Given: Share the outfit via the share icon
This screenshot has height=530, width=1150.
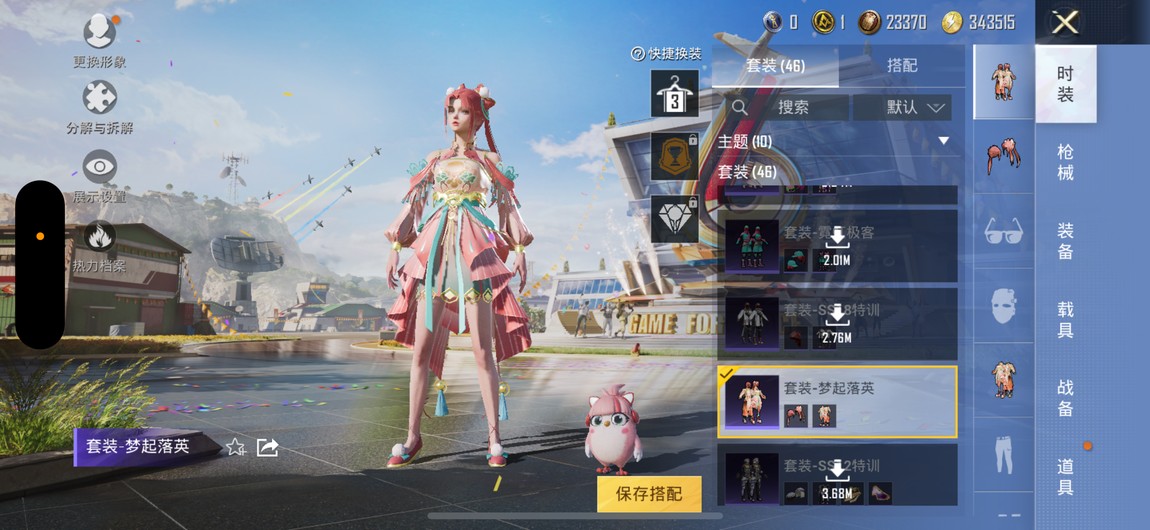Looking at the screenshot, I should tap(267, 447).
